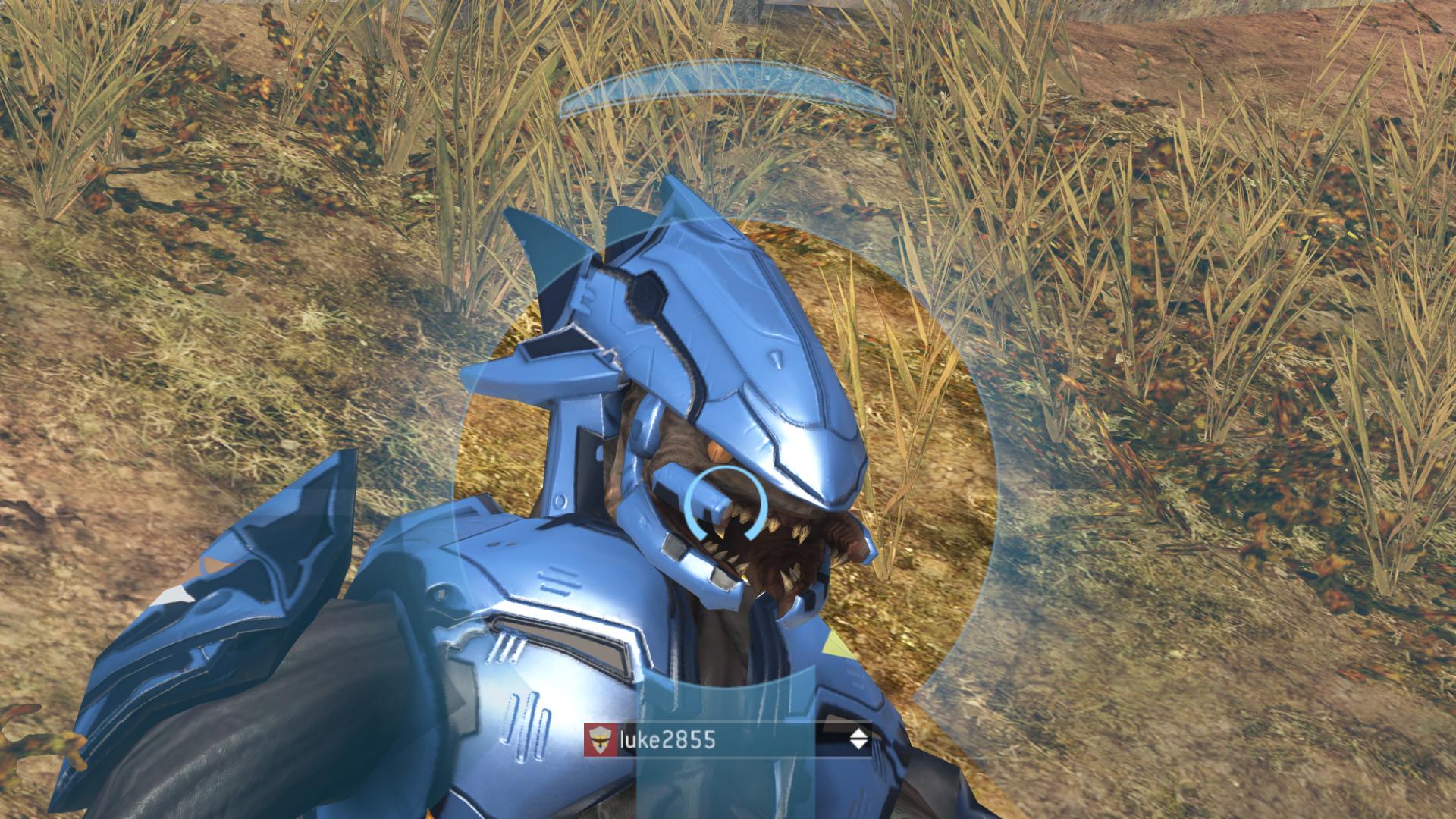This screenshot has height=819, width=1456.
Task: Click the up/down arrows on the player selector
Action: click(x=858, y=739)
